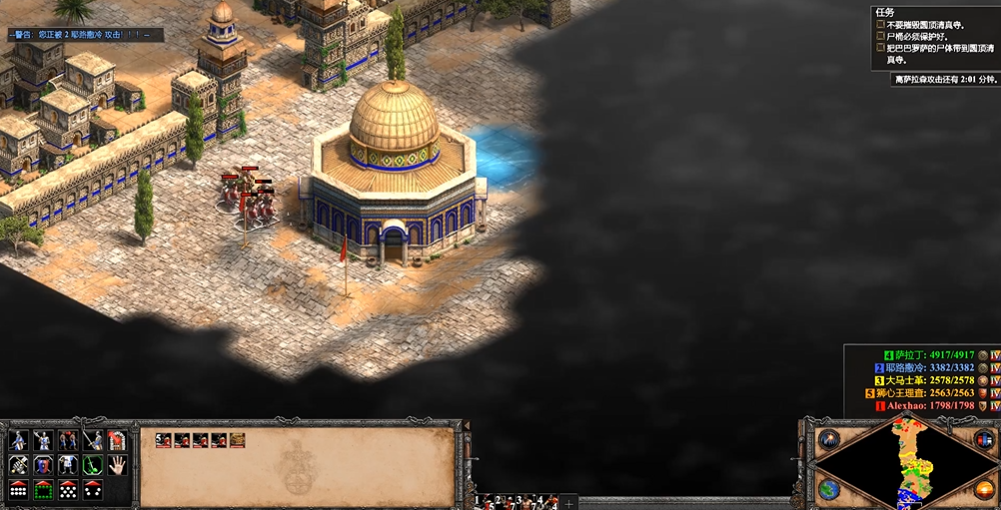Viewport: 1001px width, 510px height.
Task: Set the line formation with eight dots
Action: click(18, 490)
